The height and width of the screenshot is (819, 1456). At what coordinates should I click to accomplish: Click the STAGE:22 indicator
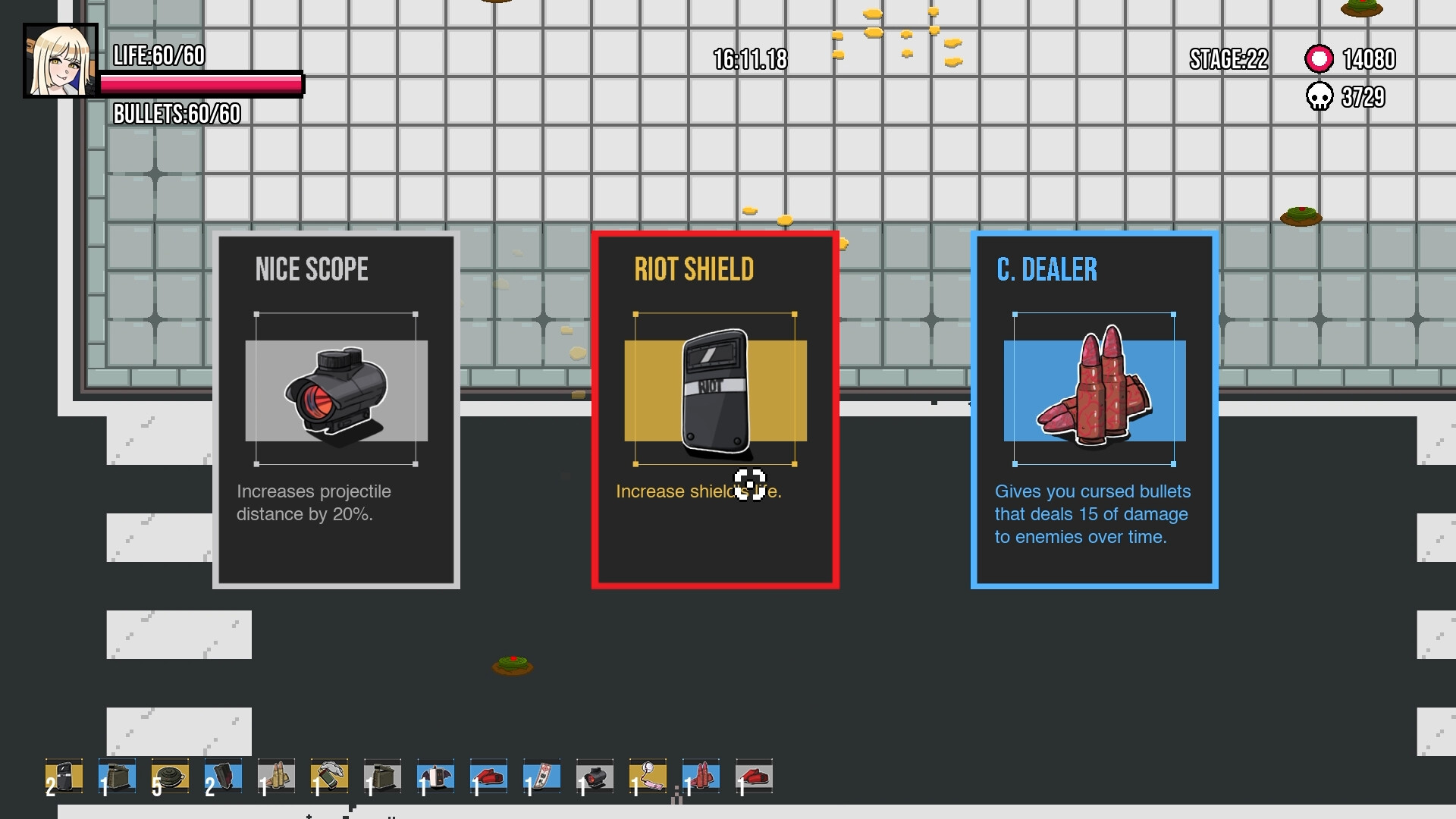pyautogui.click(x=1227, y=59)
